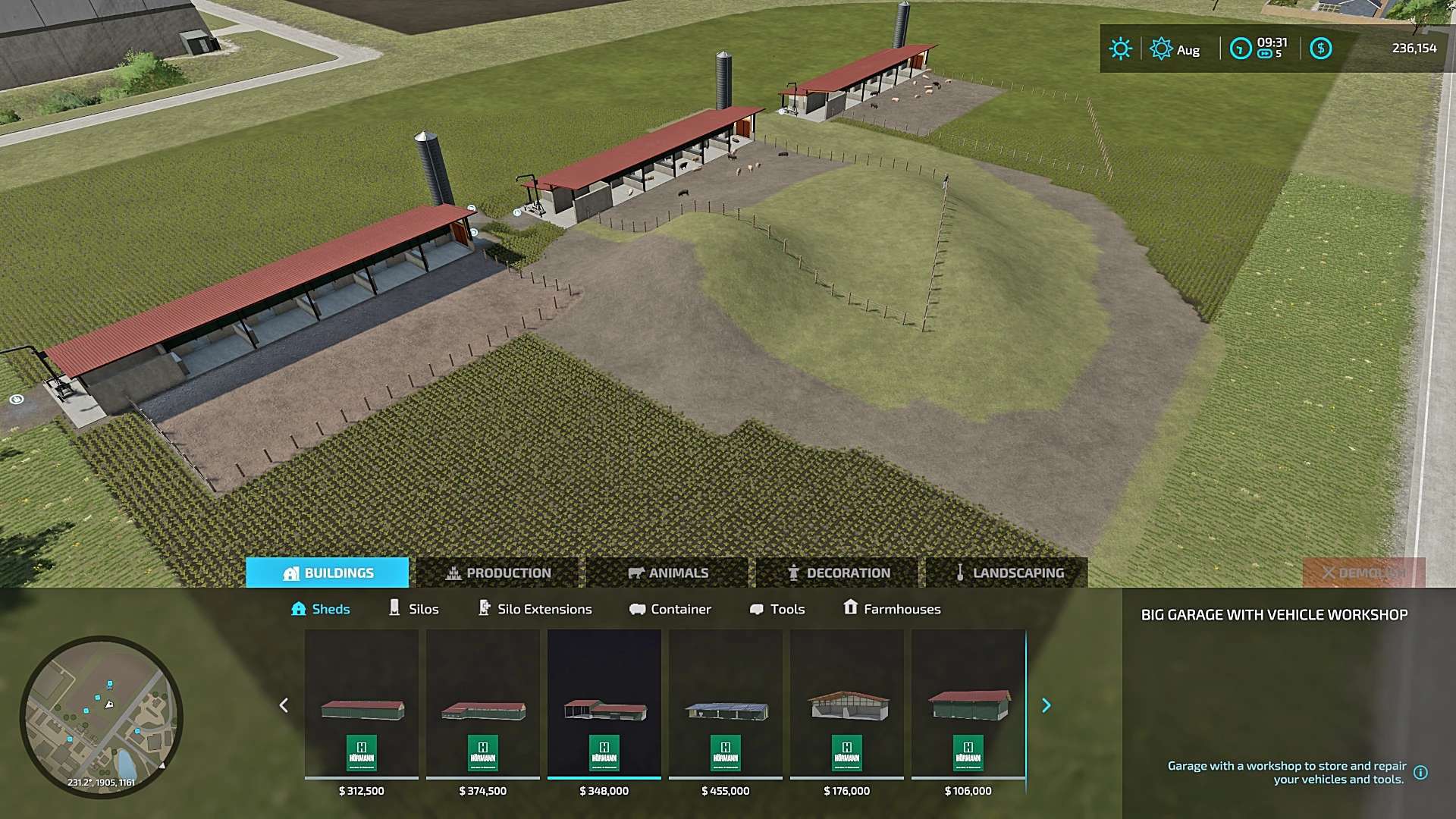
Task: Select the Decoration tab
Action: point(837,573)
